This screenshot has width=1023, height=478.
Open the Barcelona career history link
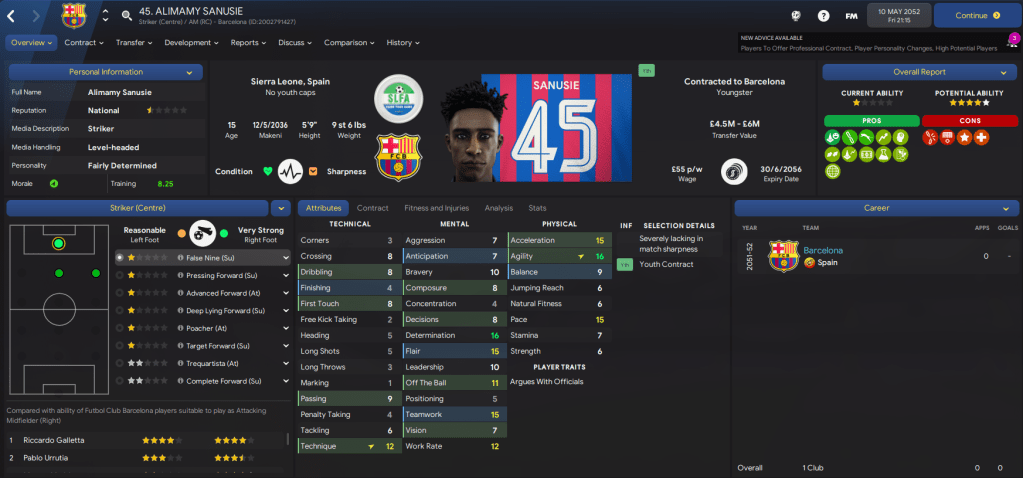pyautogui.click(x=823, y=250)
